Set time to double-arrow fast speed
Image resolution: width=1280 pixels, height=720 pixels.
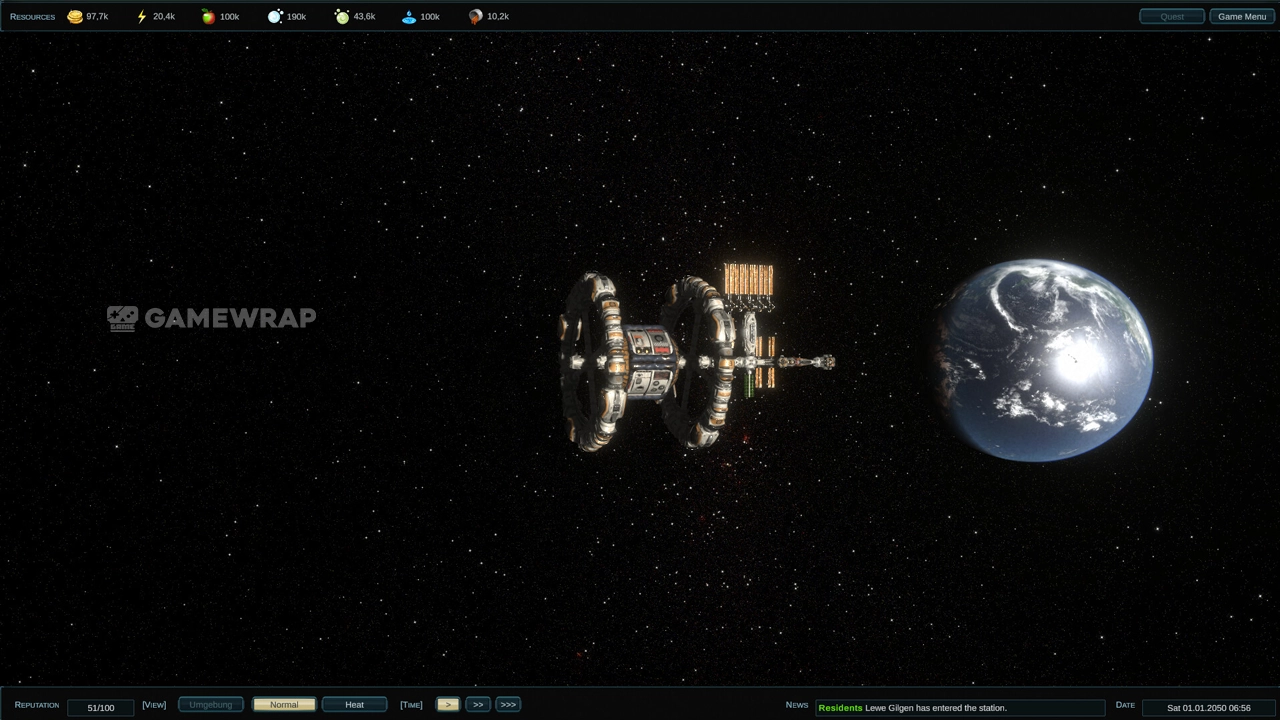tap(478, 705)
